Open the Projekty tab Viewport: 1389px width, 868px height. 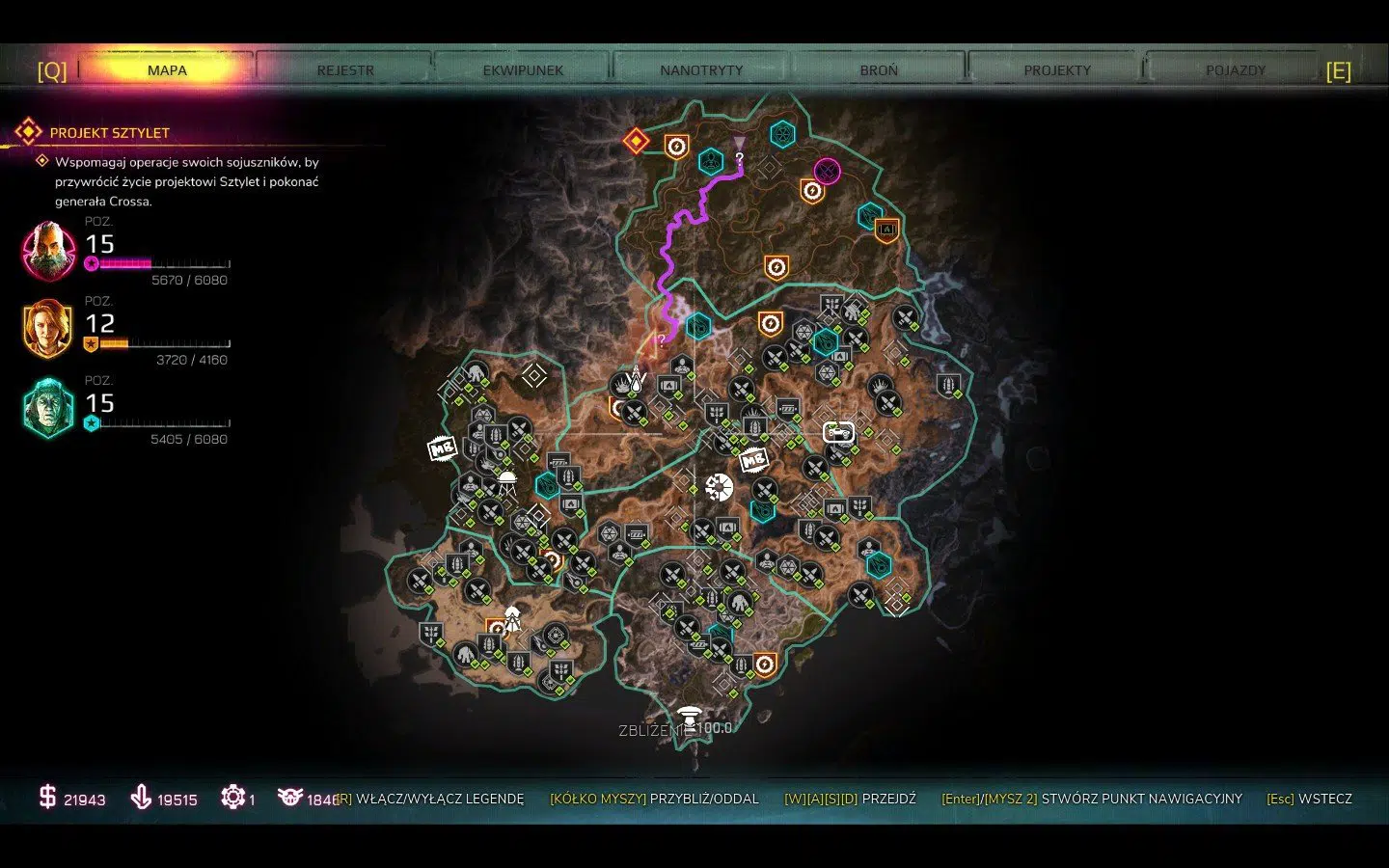1057,70
